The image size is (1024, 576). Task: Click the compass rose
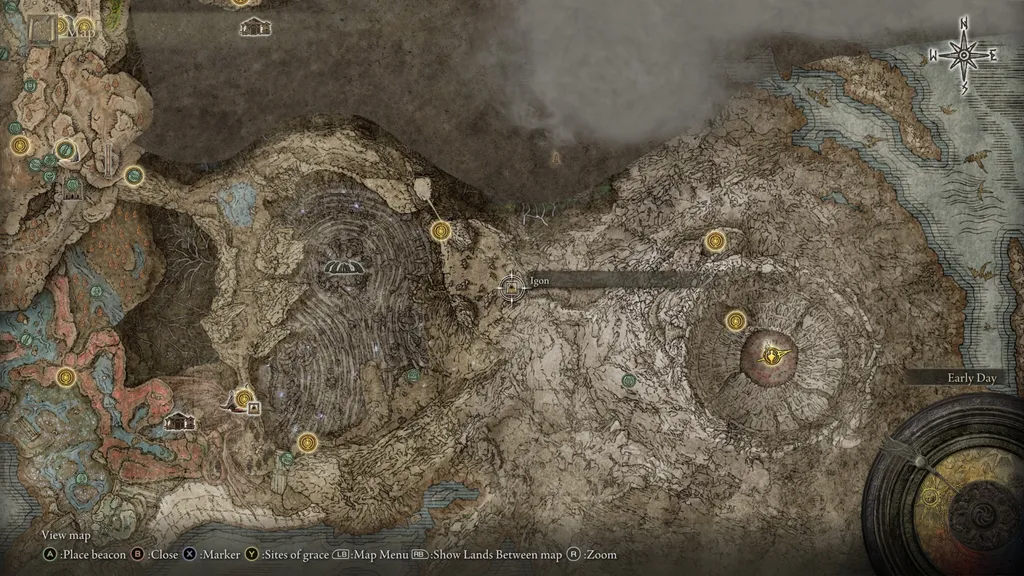click(964, 55)
